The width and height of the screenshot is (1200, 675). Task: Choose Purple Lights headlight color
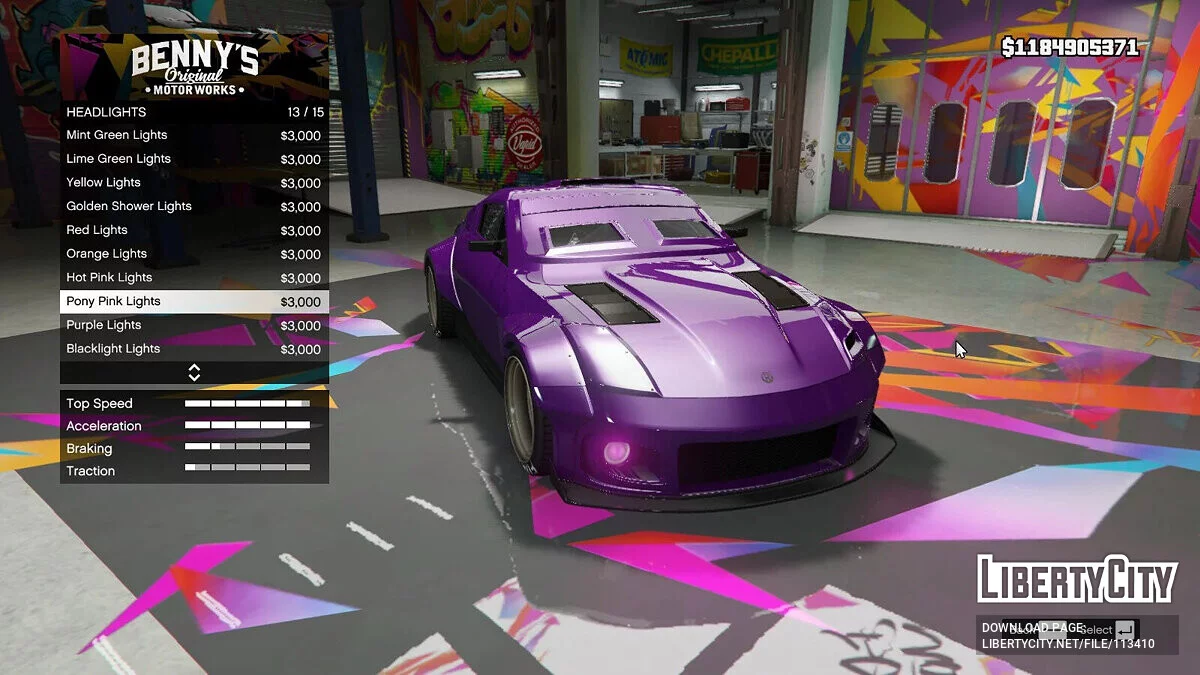[194, 325]
